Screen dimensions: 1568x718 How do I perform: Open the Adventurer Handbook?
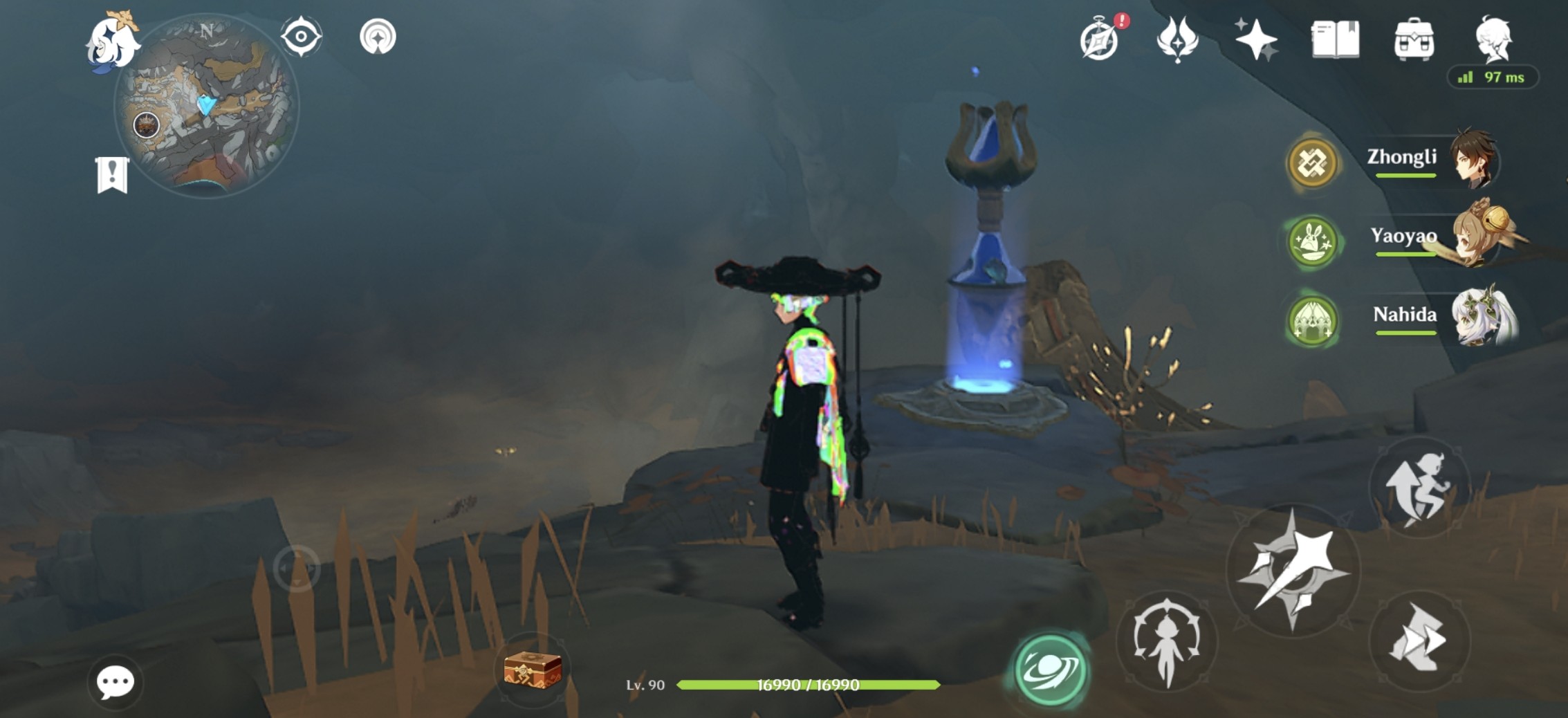click(1100, 38)
